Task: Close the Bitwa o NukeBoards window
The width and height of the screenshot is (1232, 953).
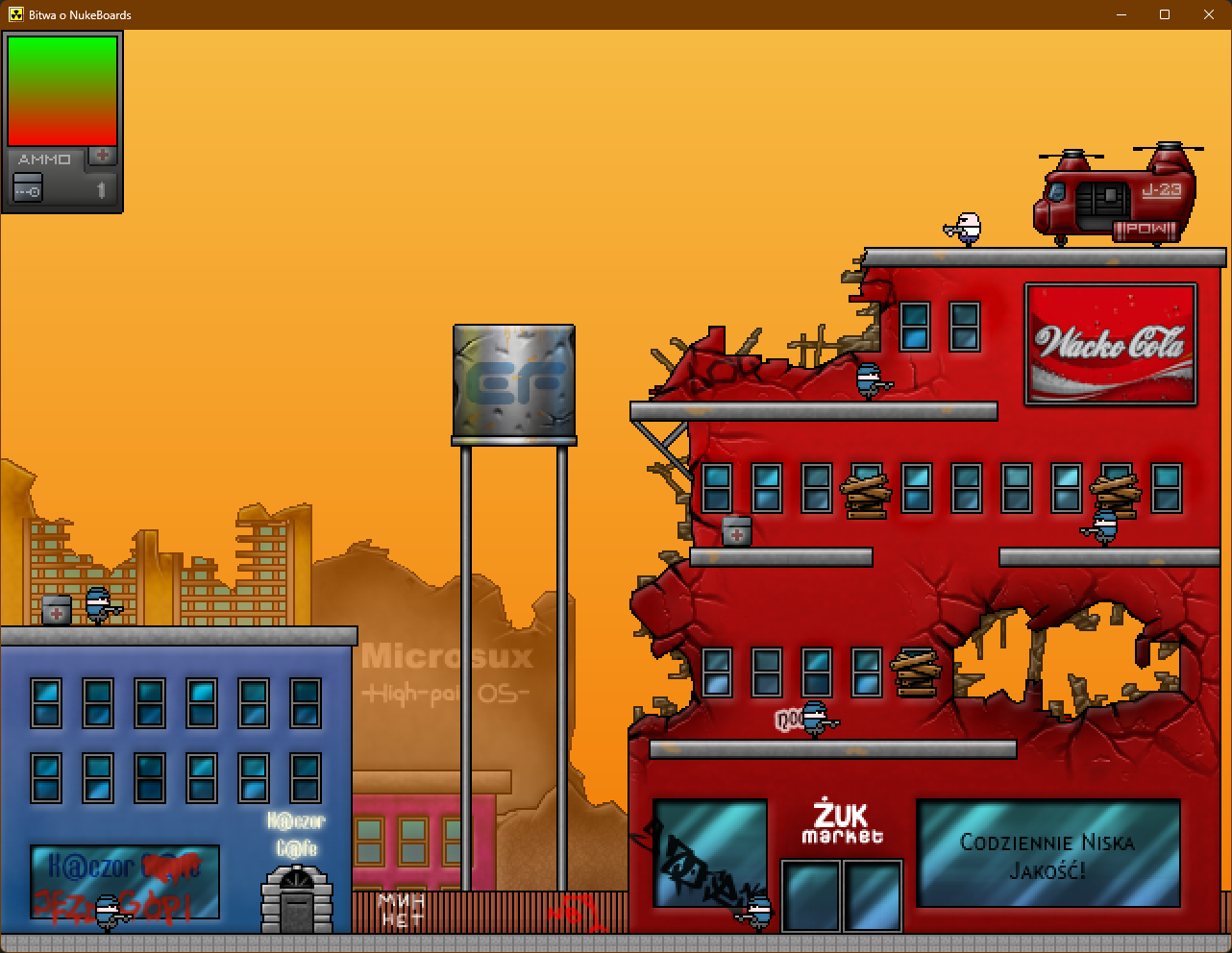Action: pyautogui.click(x=1209, y=14)
